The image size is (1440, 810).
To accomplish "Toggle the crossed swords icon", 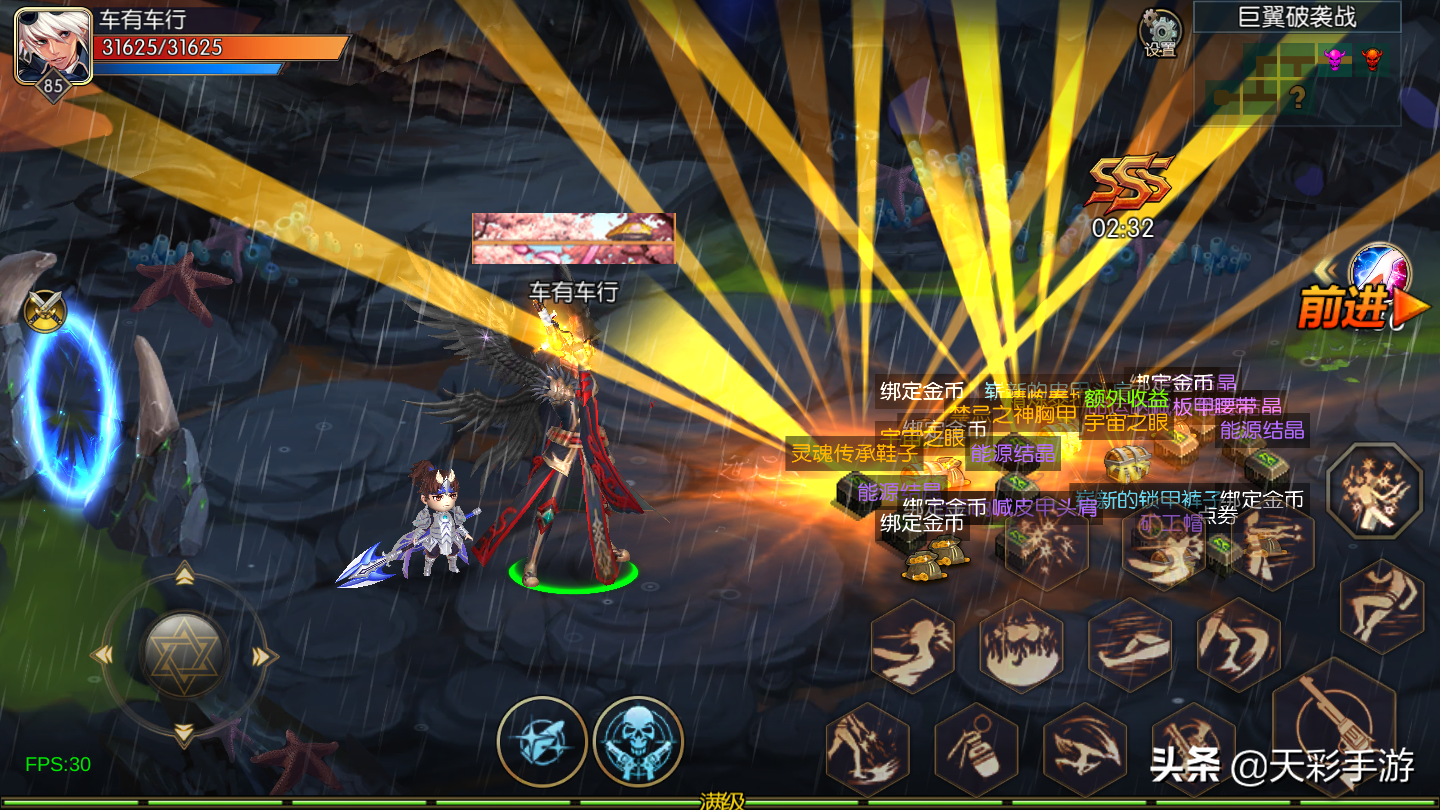I will click(x=44, y=310).
